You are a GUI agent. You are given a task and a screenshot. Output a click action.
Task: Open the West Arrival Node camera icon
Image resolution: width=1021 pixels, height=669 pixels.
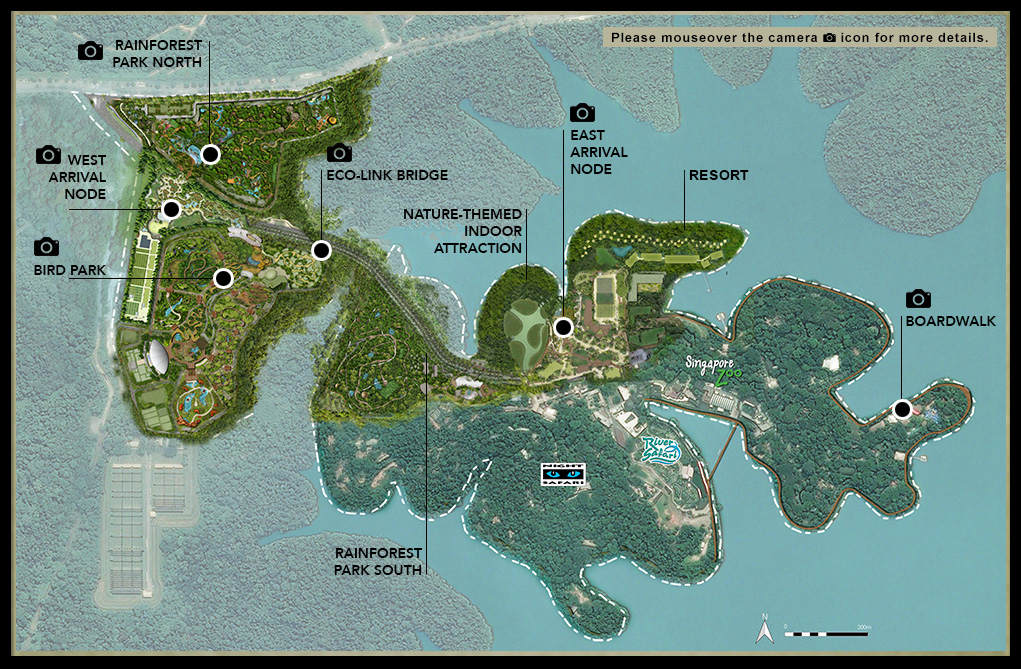click(48, 155)
